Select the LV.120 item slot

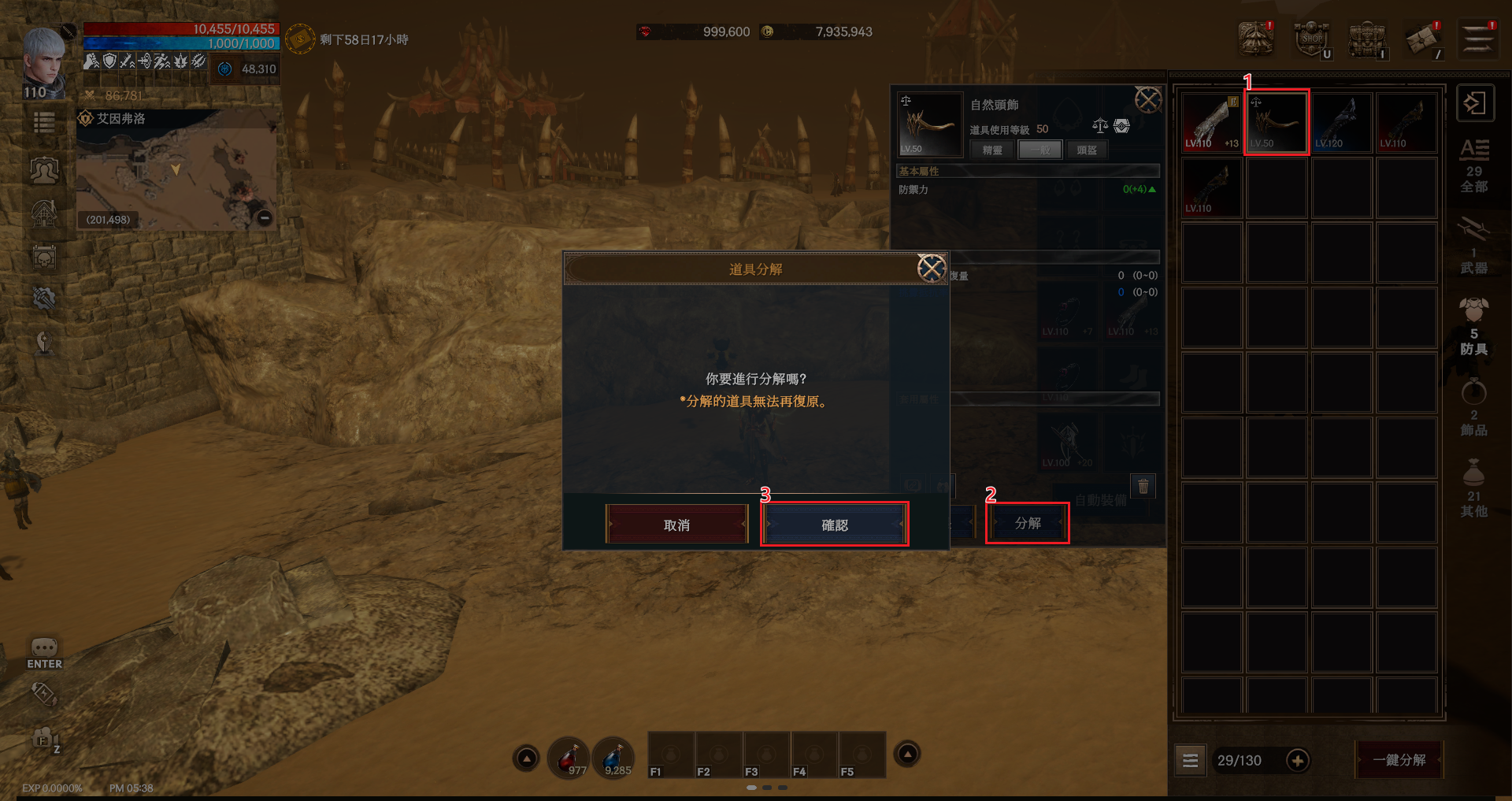tap(1342, 122)
